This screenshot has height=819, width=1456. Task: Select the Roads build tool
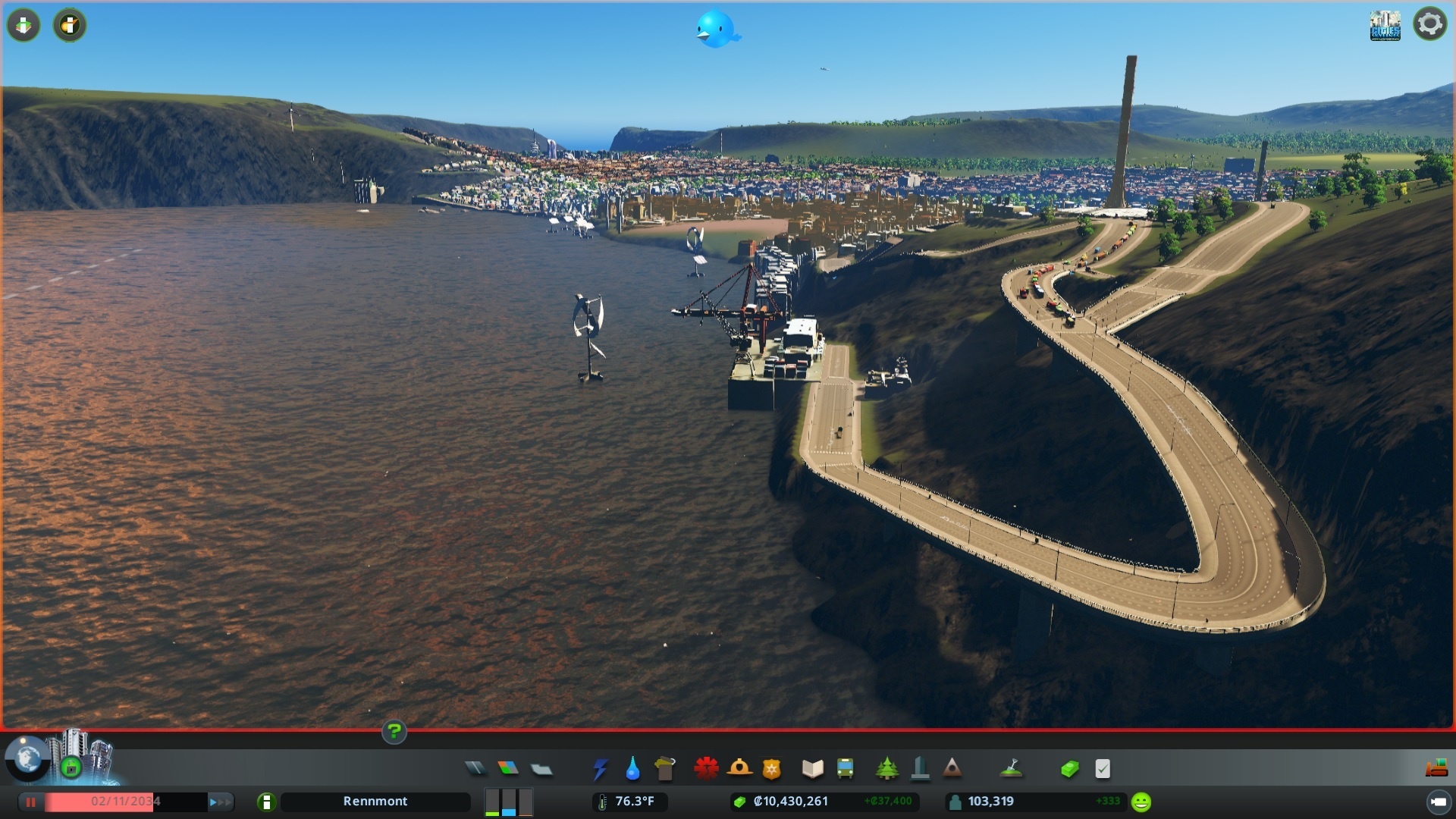coord(475,769)
